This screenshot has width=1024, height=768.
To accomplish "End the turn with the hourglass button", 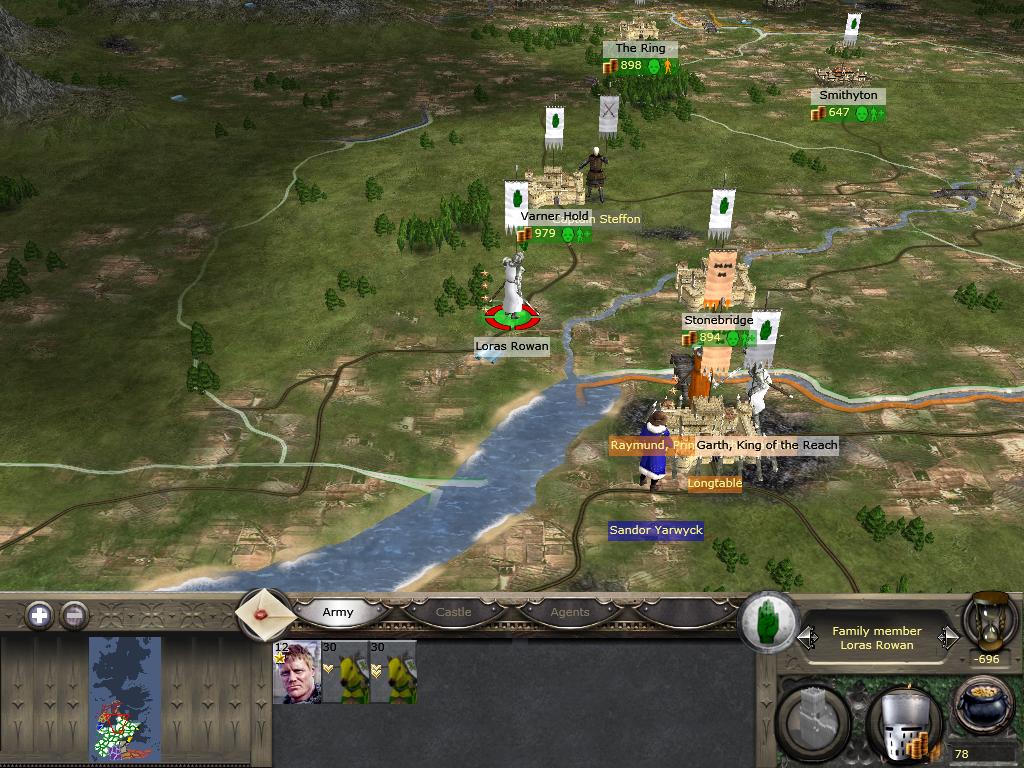I will (989, 621).
